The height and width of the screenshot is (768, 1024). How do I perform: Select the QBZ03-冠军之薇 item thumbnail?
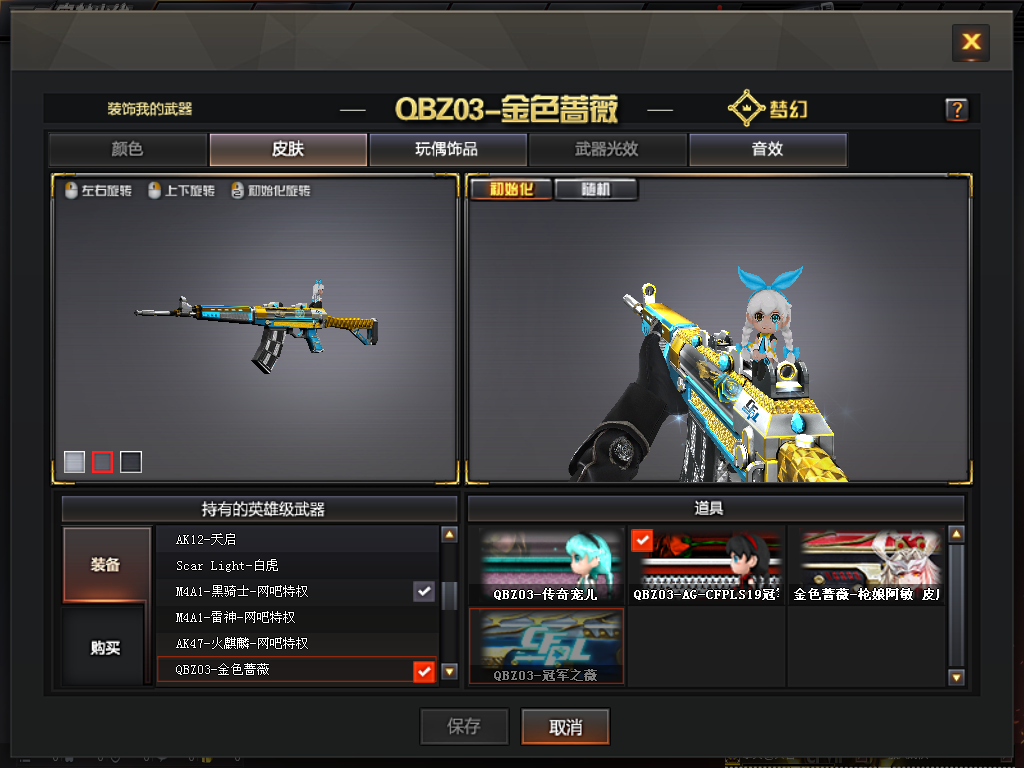(x=546, y=647)
